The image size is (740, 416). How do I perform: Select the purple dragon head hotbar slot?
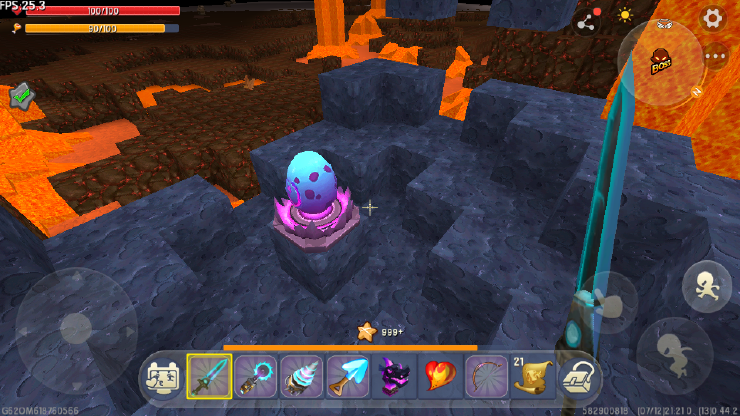pyautogui.click(x=394, y=376)
